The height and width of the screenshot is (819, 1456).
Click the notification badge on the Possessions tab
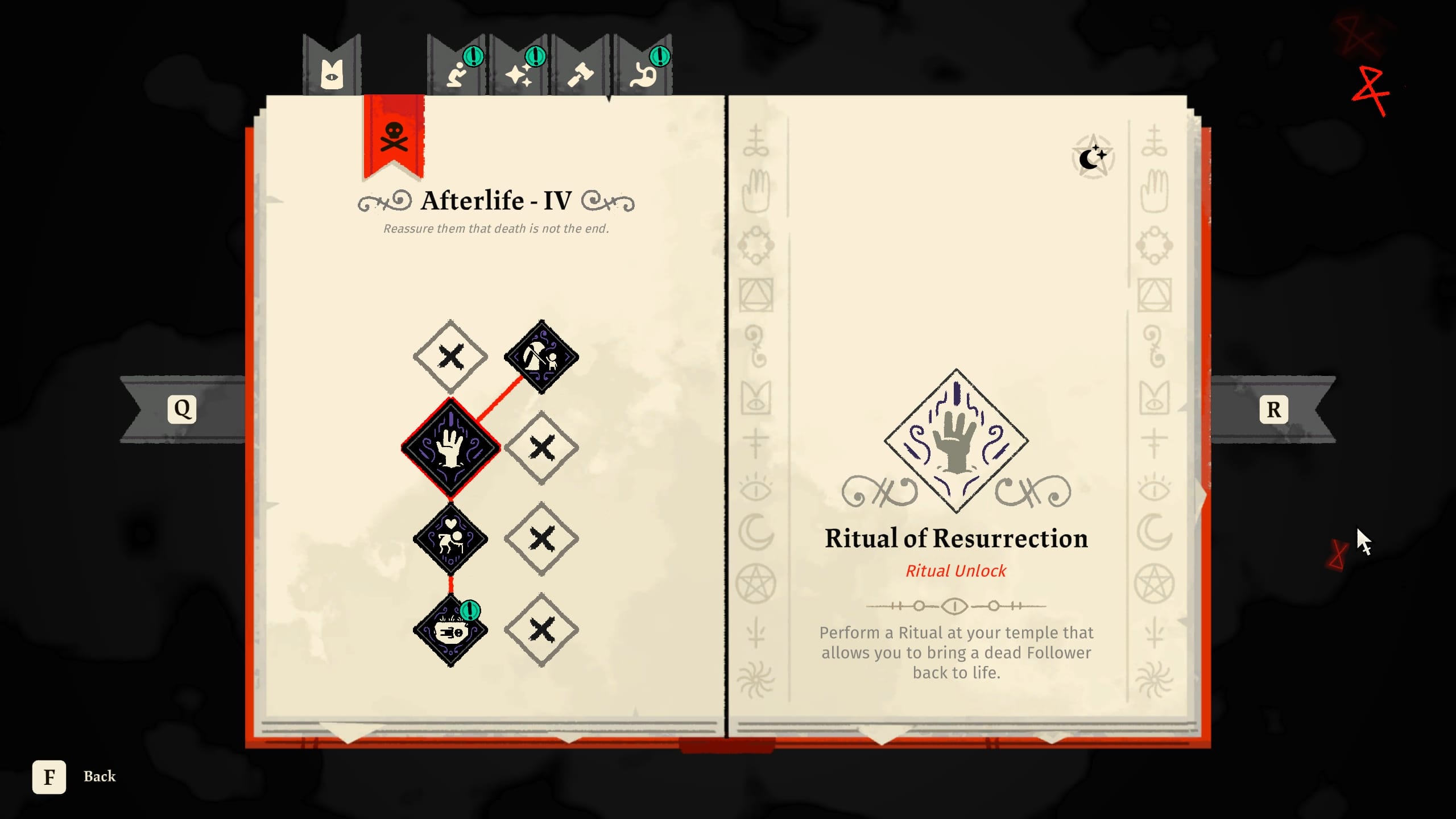(x=535, y=57)
